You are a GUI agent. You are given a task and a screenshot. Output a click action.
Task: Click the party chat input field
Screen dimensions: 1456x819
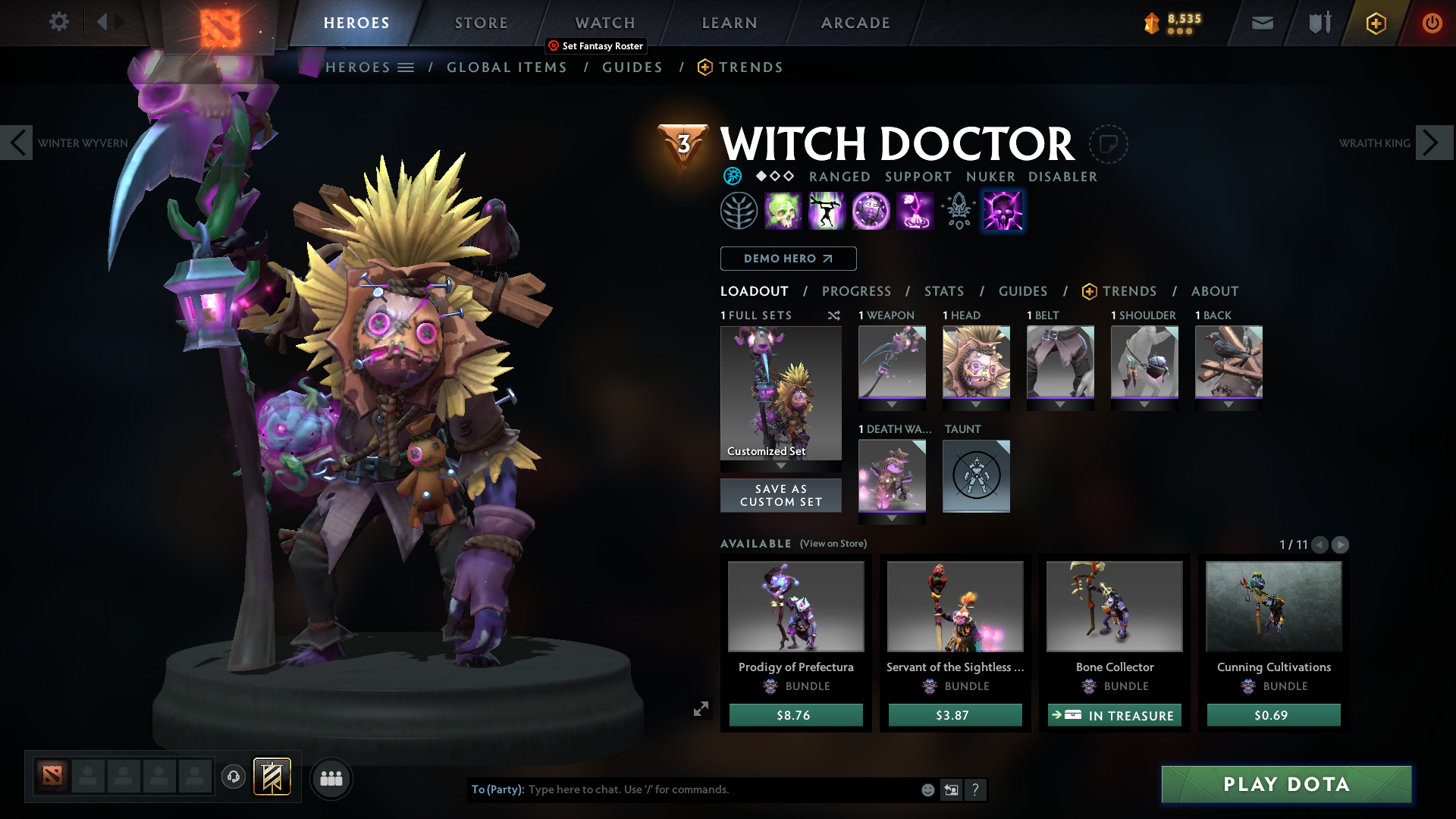click(x=682, y=789)
